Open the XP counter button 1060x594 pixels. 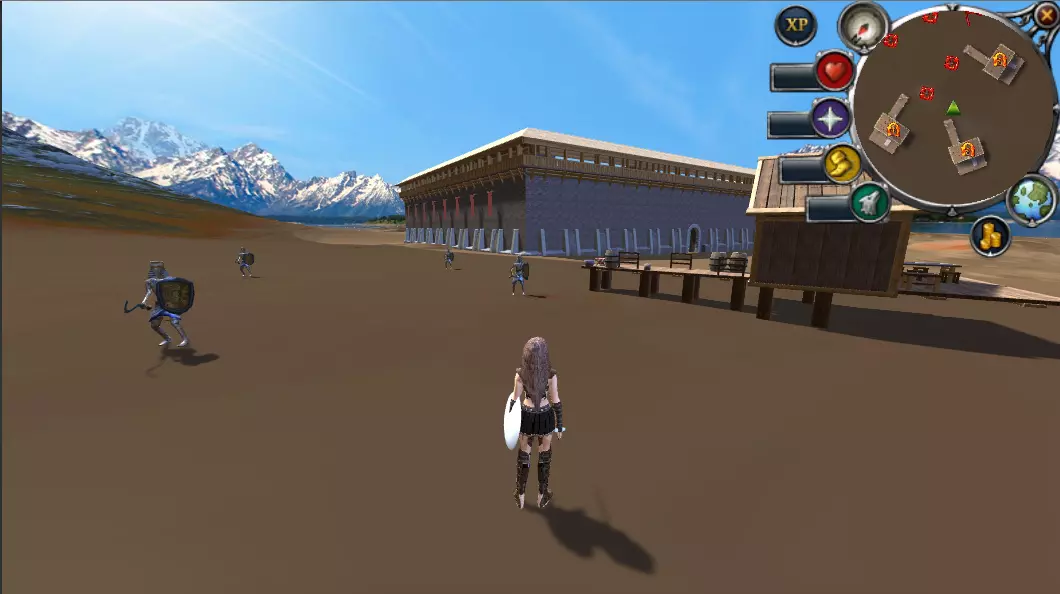(796, 26)
